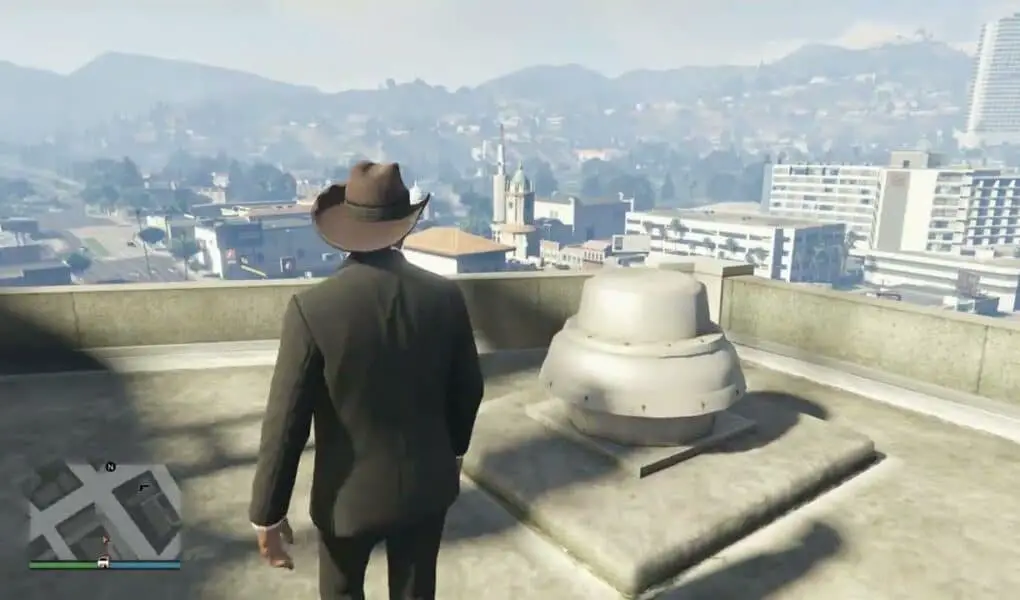Click the North compass marker on minimap
The width and height of the screenshot is (1020, 600).
click(x=110, y=466)
